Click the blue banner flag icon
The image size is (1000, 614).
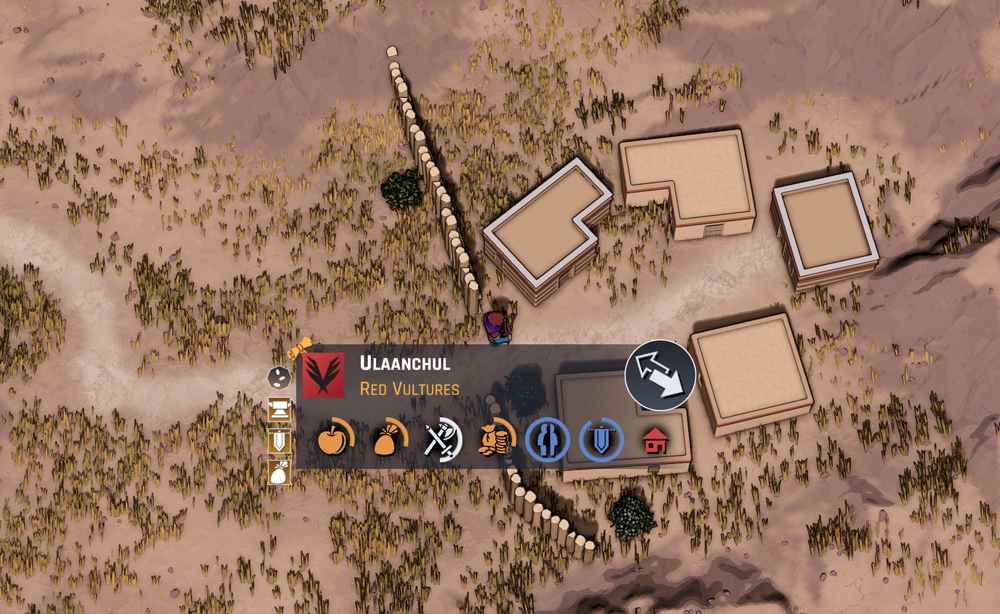point(601,440)
